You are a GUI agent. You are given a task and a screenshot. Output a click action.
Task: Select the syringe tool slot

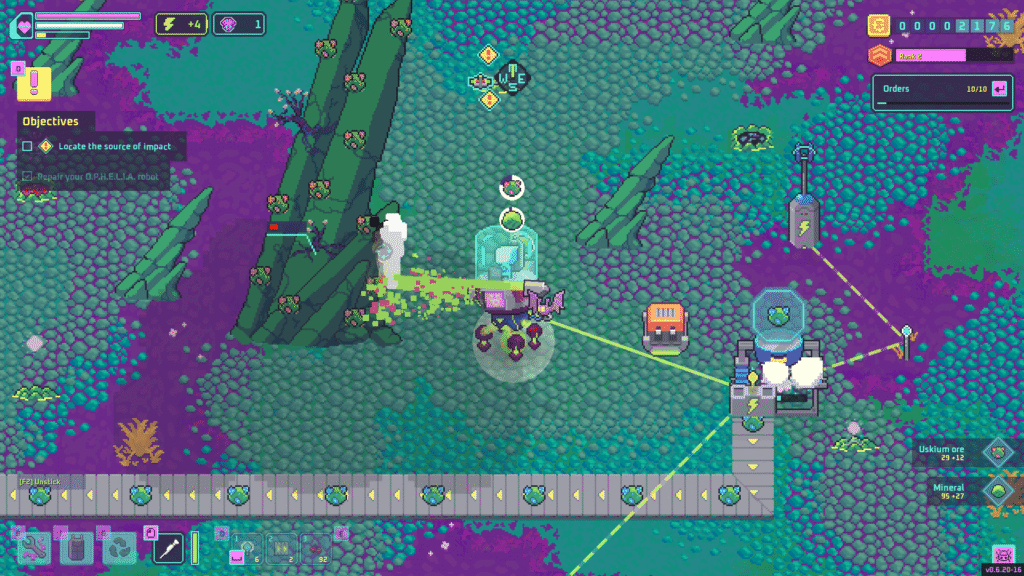point(167,546)
